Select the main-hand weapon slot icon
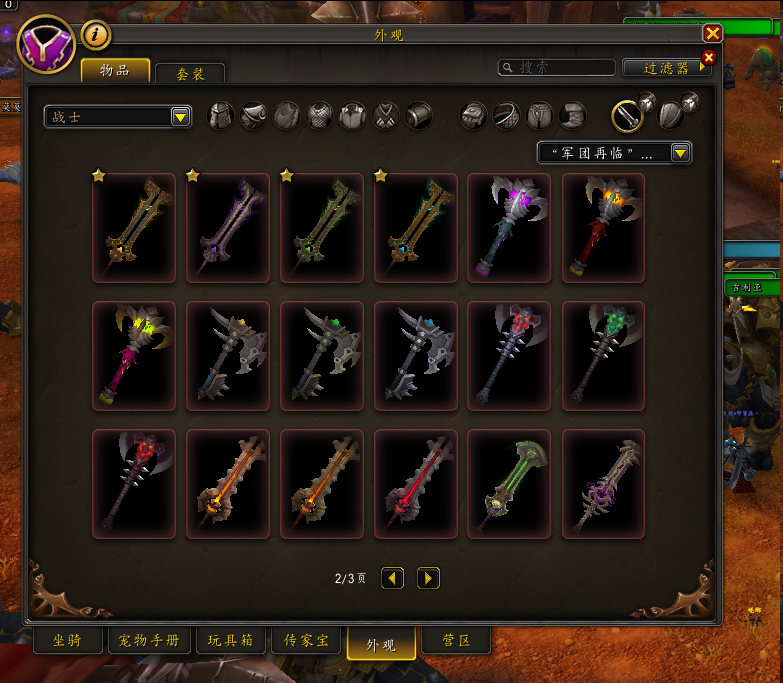This screenshot has width=783, height=683. pyautogui.click(x=627, y=116)
